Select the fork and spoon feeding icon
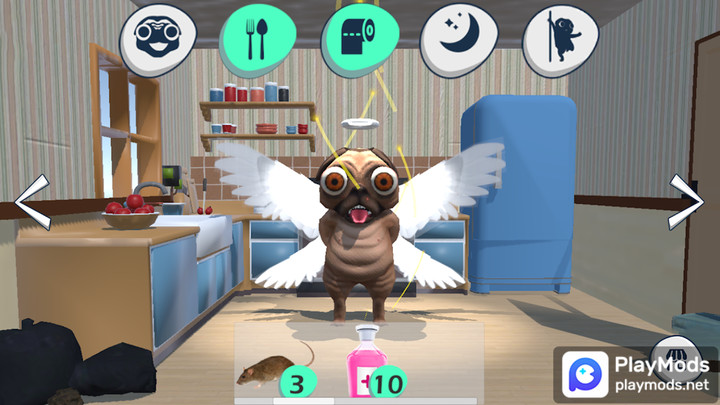 coord(257,38)
